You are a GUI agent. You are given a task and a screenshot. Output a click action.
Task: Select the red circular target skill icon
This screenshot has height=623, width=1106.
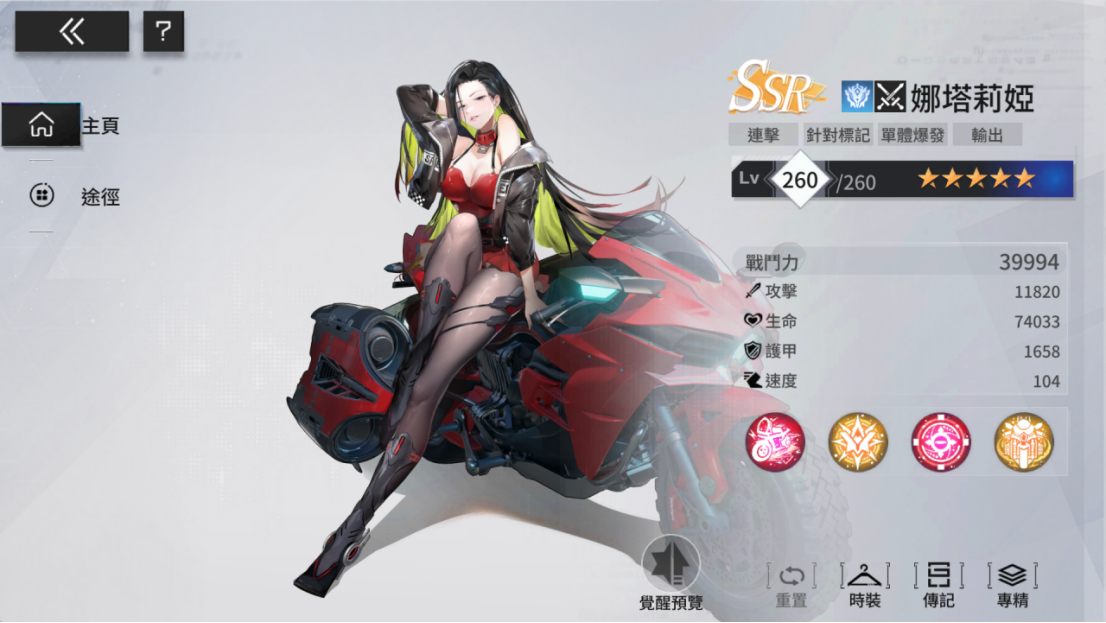941,442
